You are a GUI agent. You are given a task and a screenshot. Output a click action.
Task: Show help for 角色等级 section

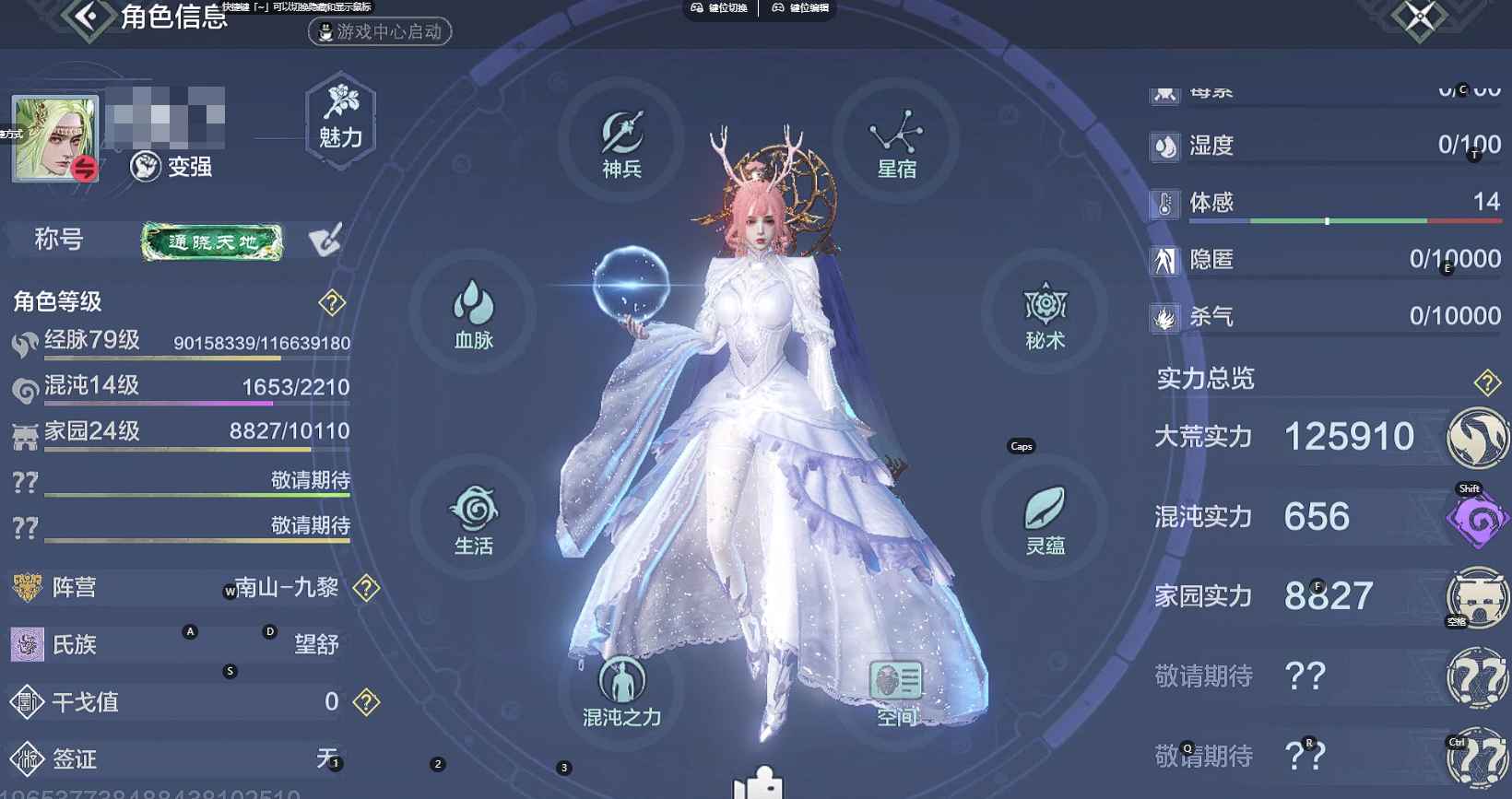point(332,301)
